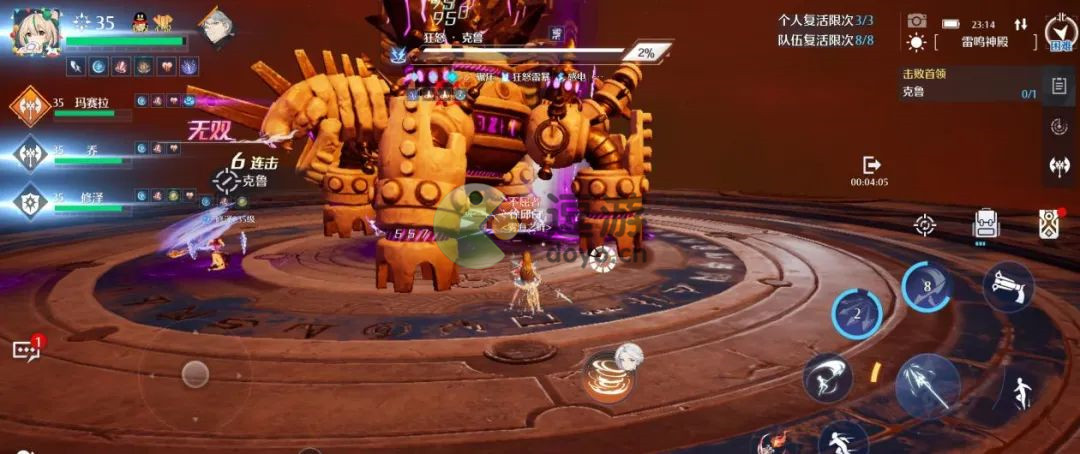
Task: Select teammate 乔 in the party list
Action: point(31,152)
